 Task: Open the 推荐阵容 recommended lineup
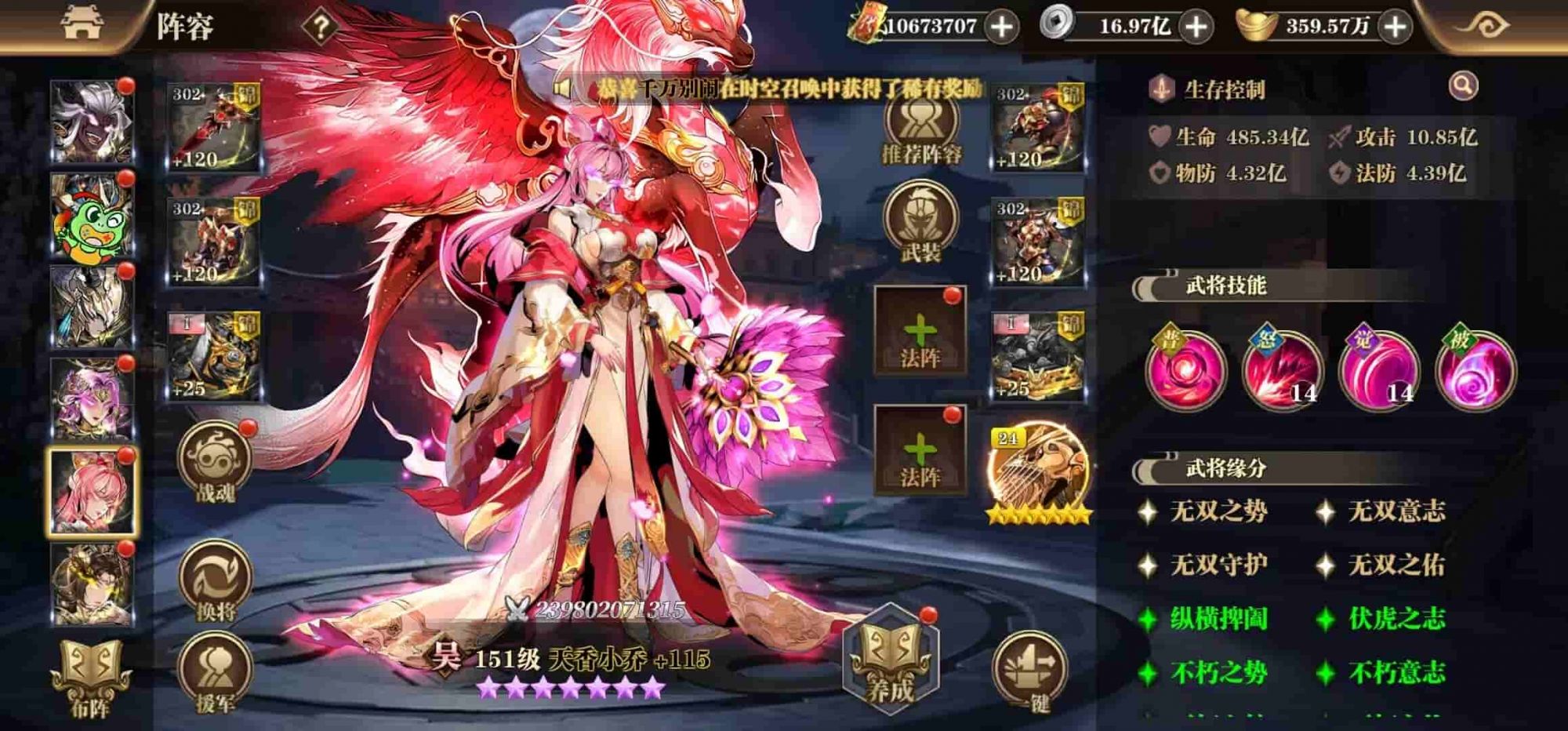coord(921,129)
